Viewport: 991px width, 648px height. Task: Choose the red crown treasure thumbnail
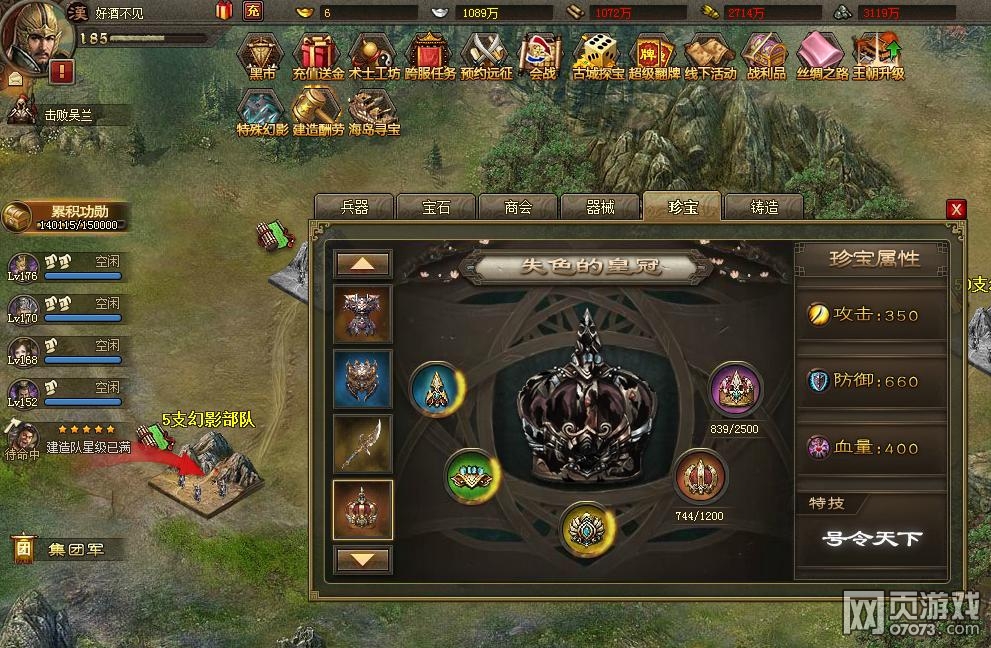coord(362,509)
